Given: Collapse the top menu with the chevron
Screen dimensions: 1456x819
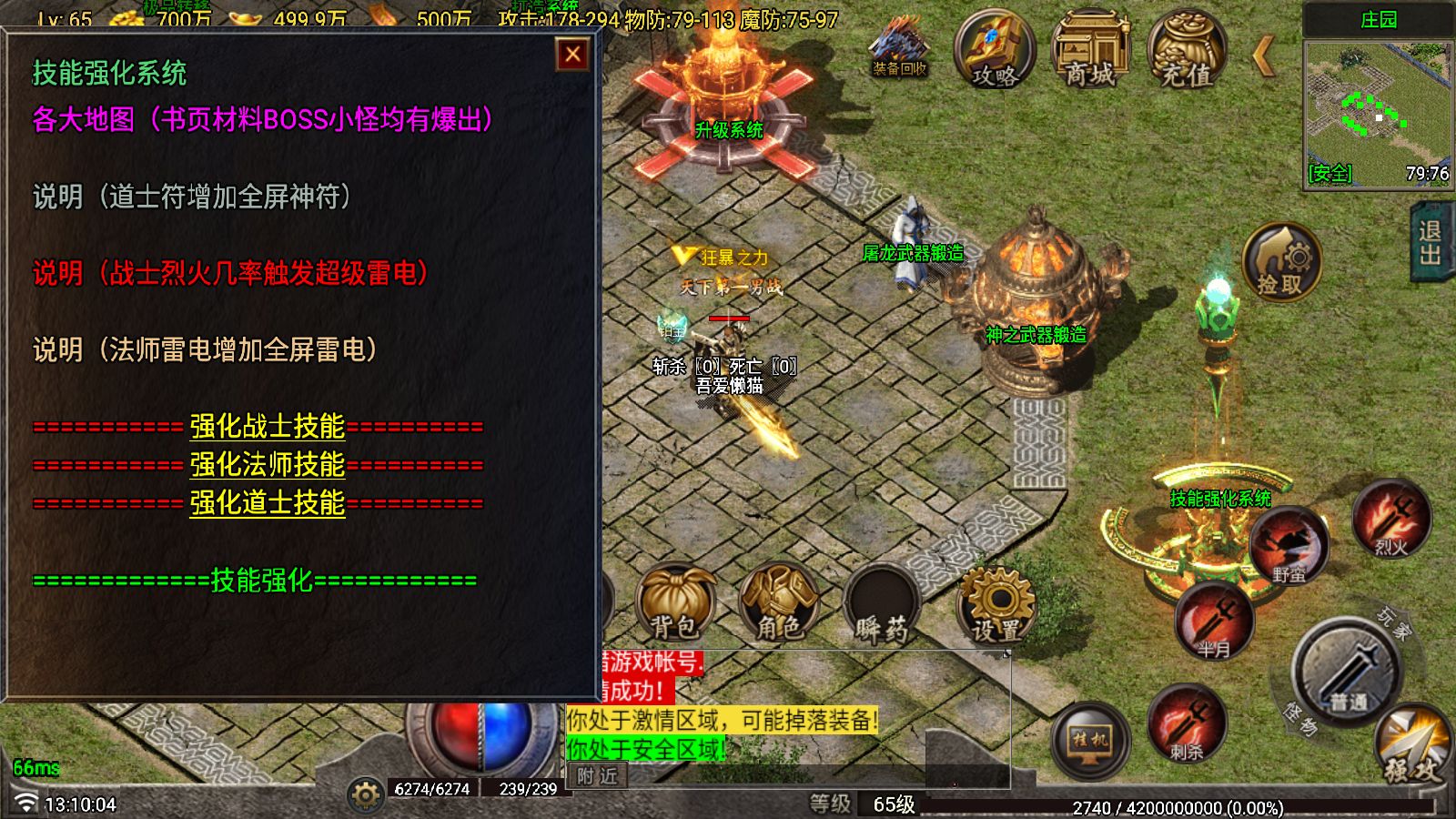Looking at the screenshot, I should click(1263, 56).
